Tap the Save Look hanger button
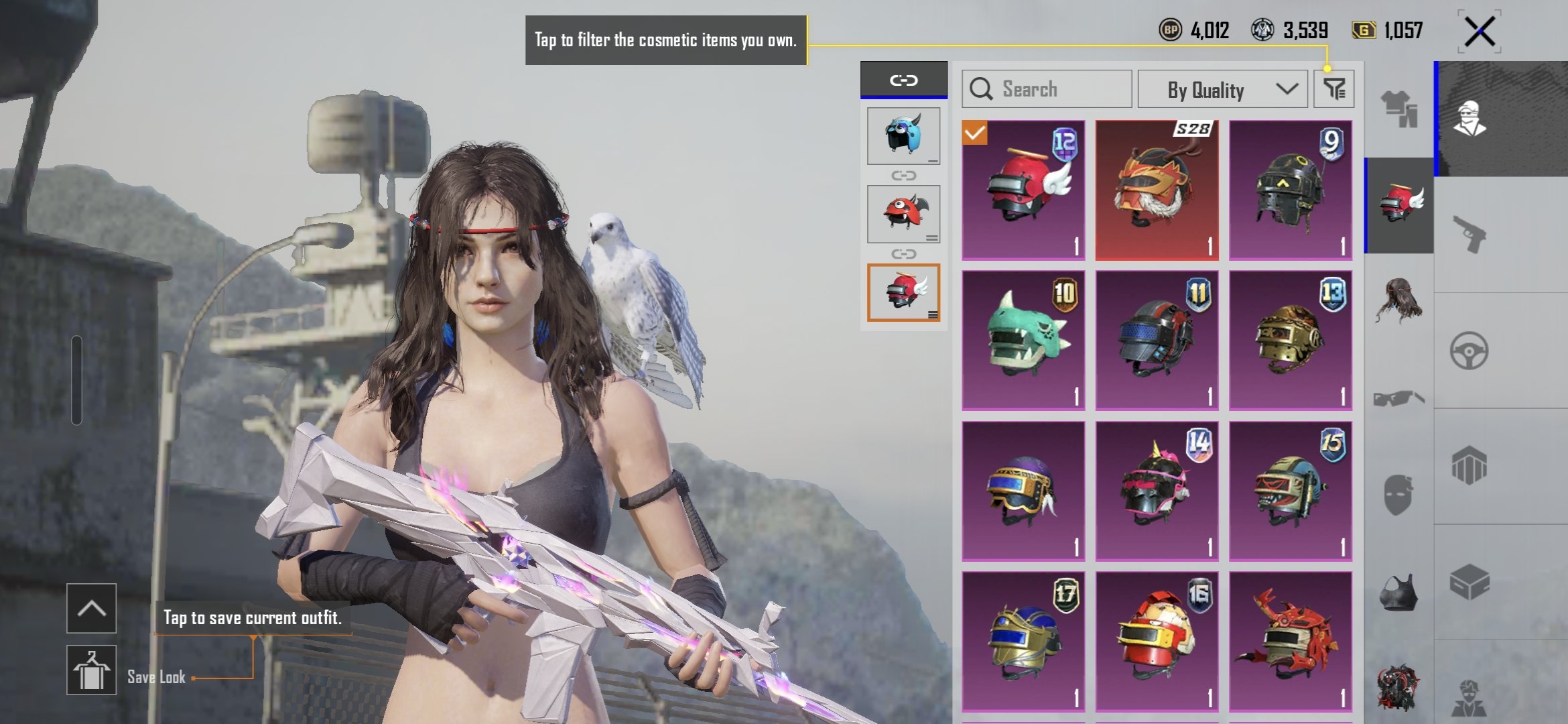Screen dimensions: 1568x724 (x=91, y=670)
